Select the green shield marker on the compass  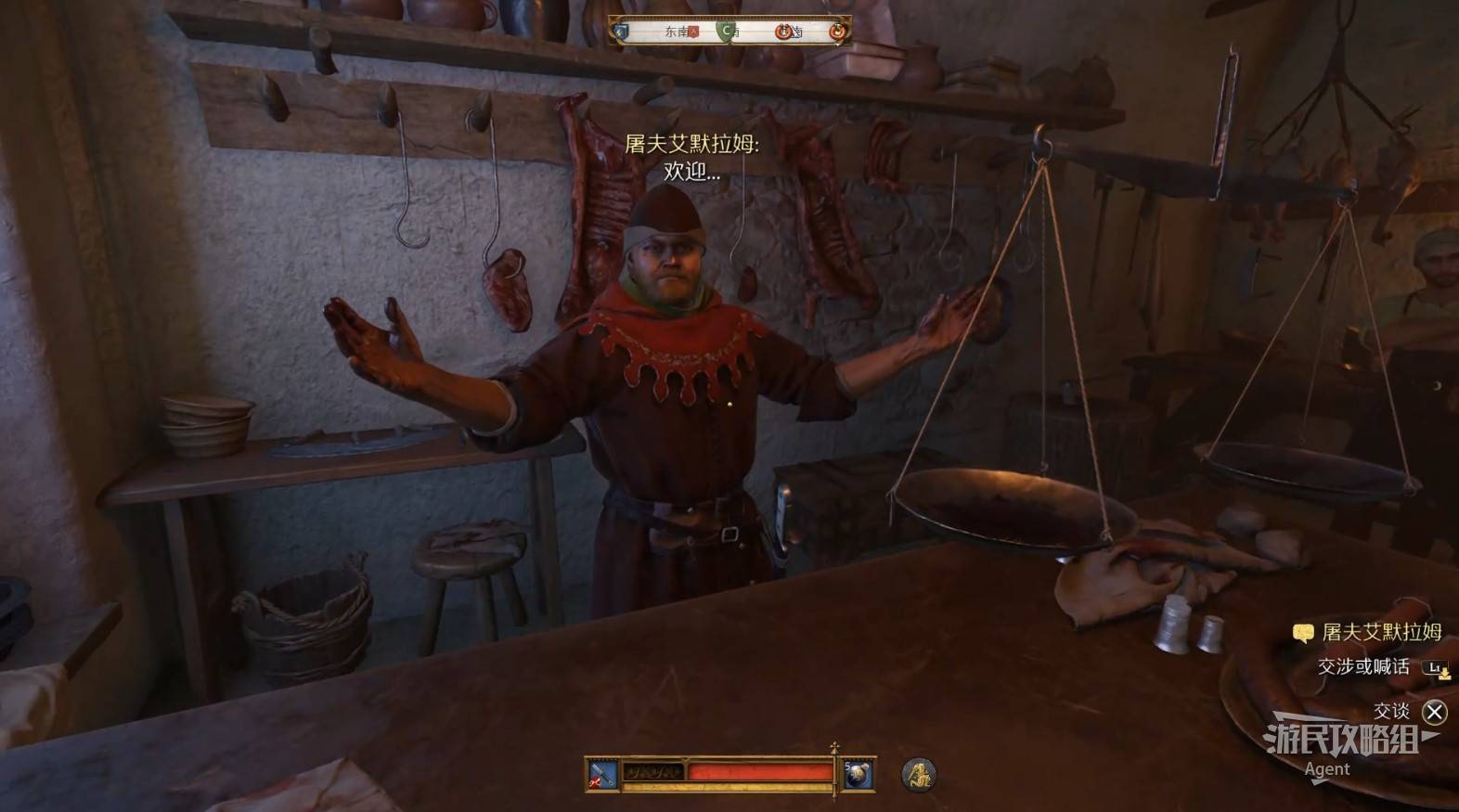726,32
